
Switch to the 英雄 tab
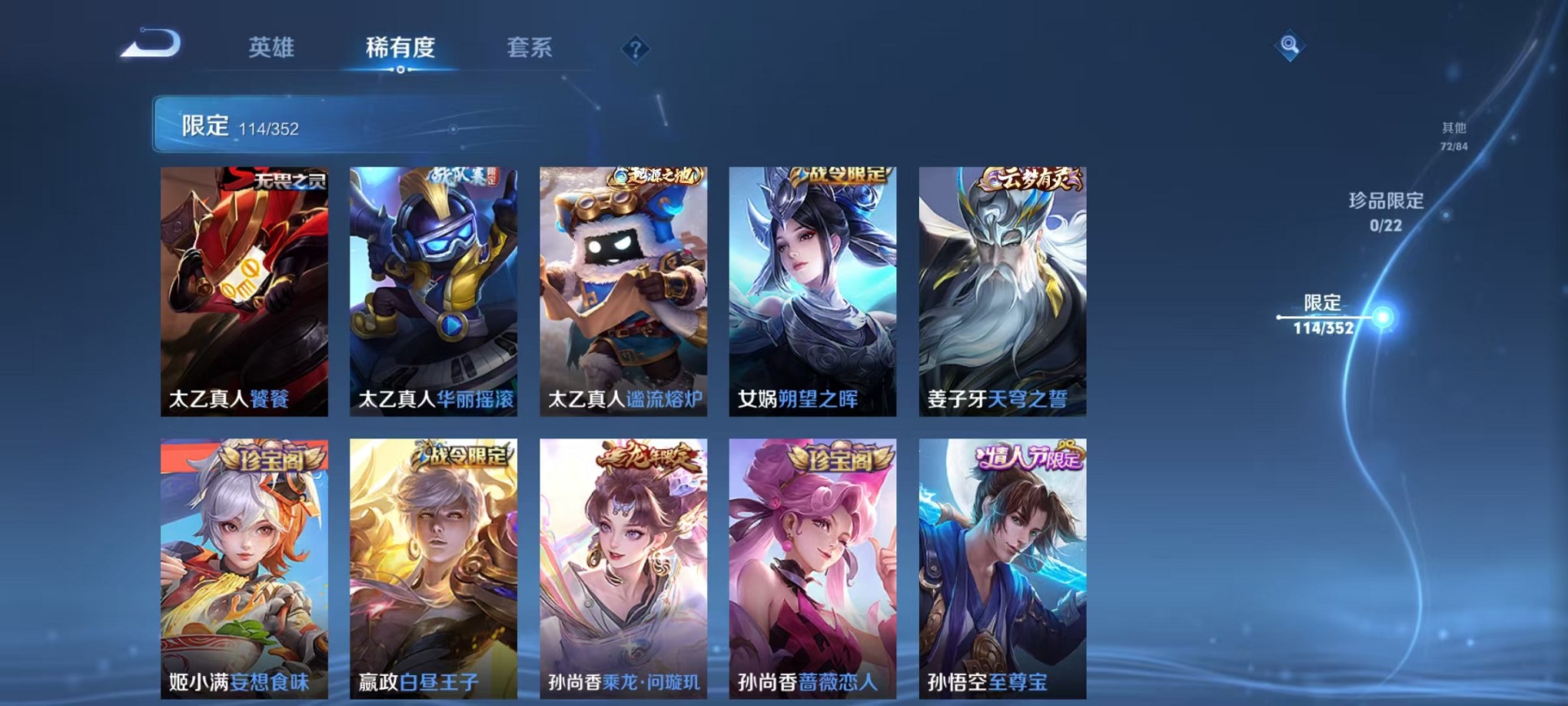coord(272,48)
